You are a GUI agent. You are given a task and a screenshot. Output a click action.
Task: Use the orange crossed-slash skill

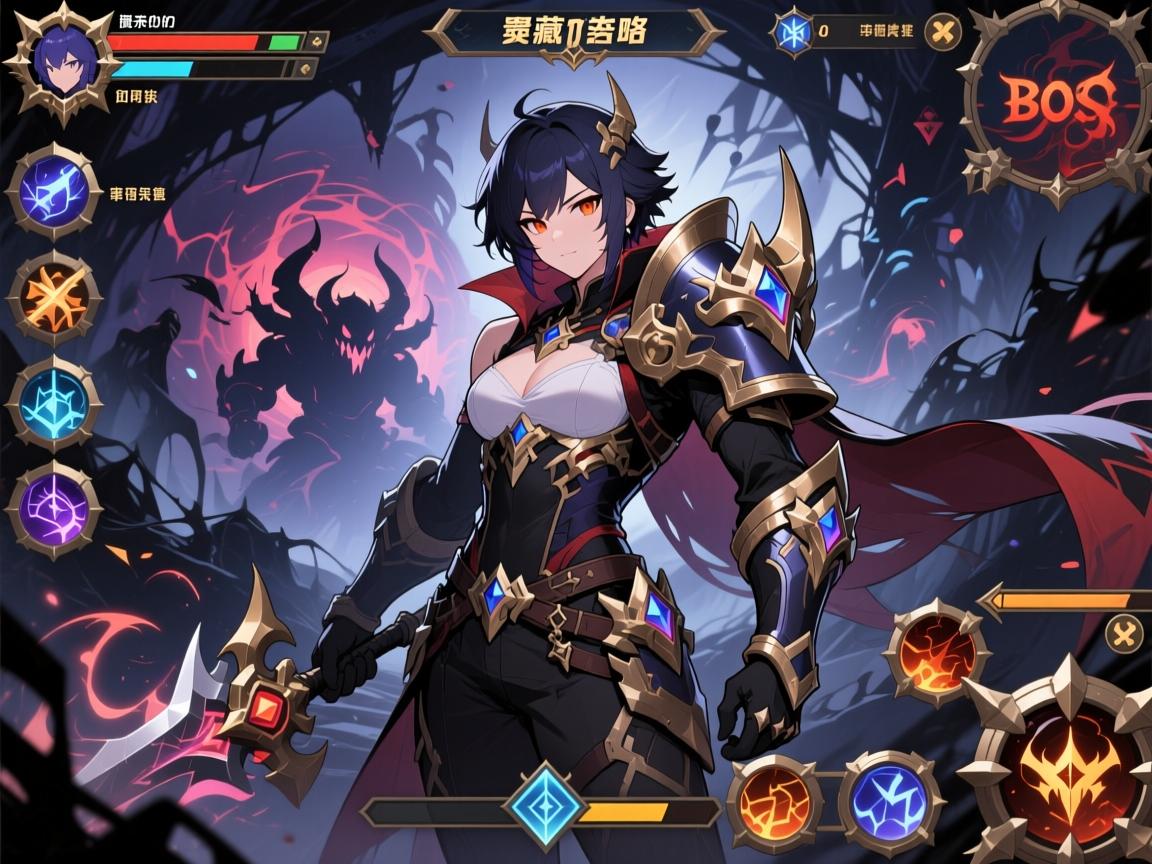click(53, 297)
